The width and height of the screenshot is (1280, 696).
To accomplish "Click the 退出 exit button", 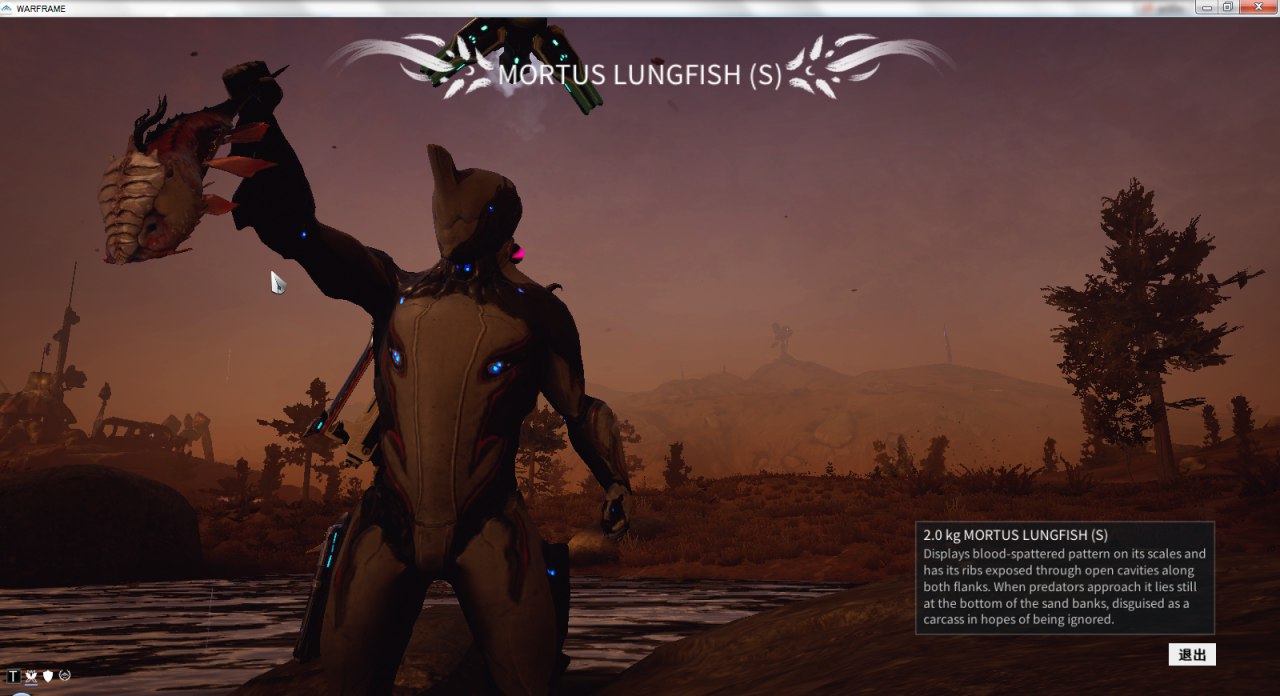I will pyautogui.click(x=1192, y=655).
